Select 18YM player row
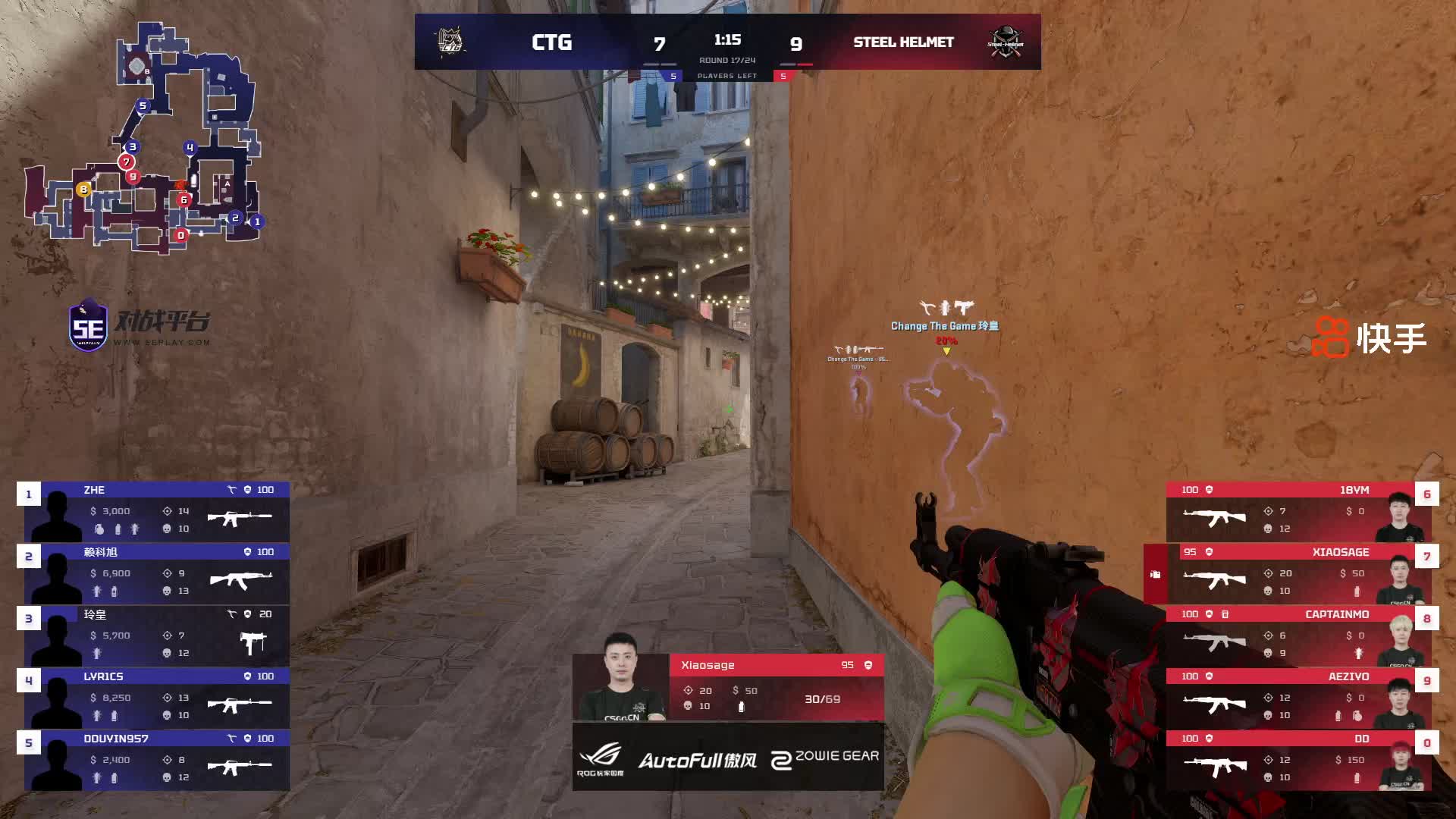The width and height of the screenshot is (1456, 819). coord(1297,511)
